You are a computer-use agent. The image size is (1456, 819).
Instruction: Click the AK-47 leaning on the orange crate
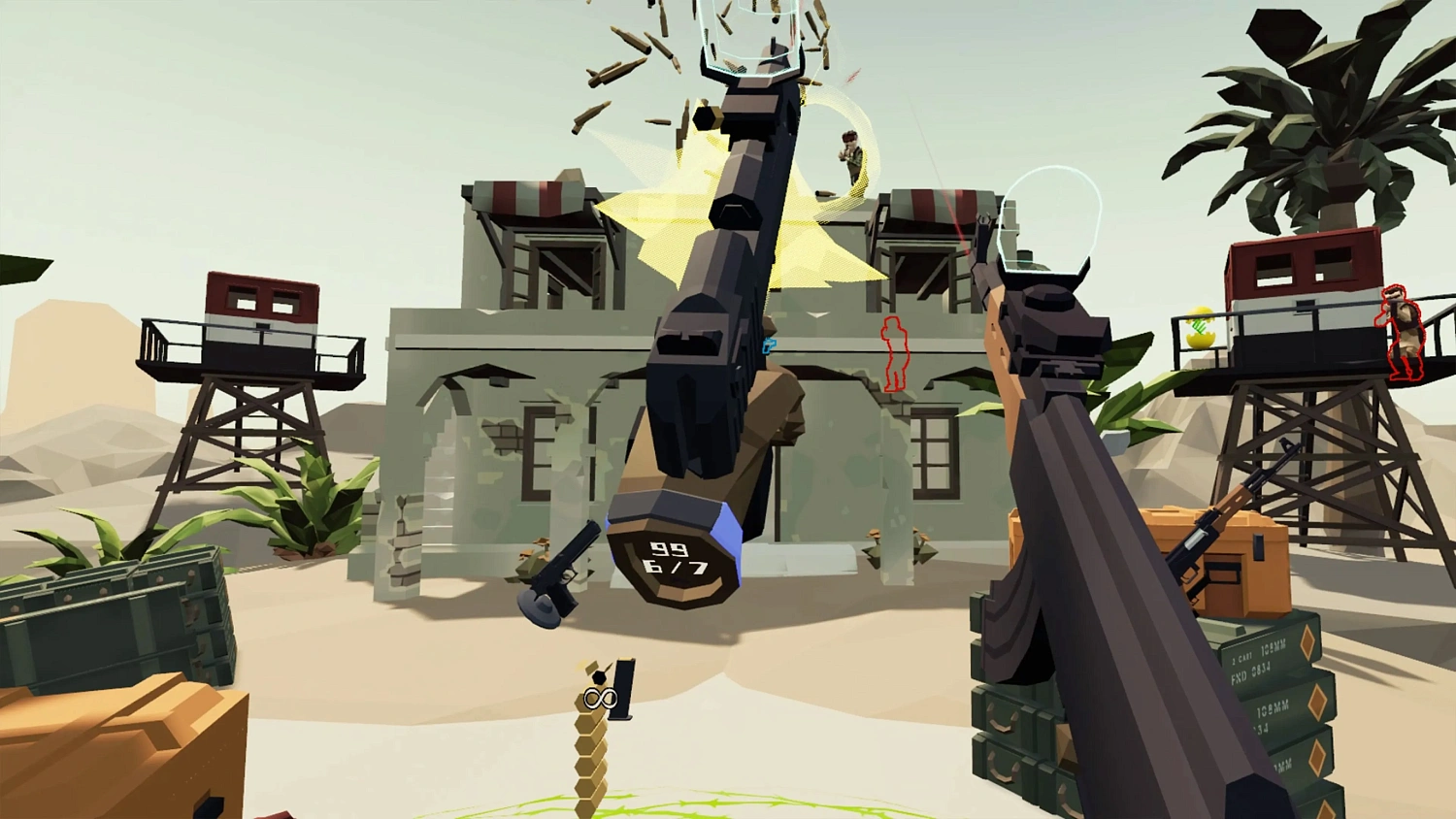1211,529
